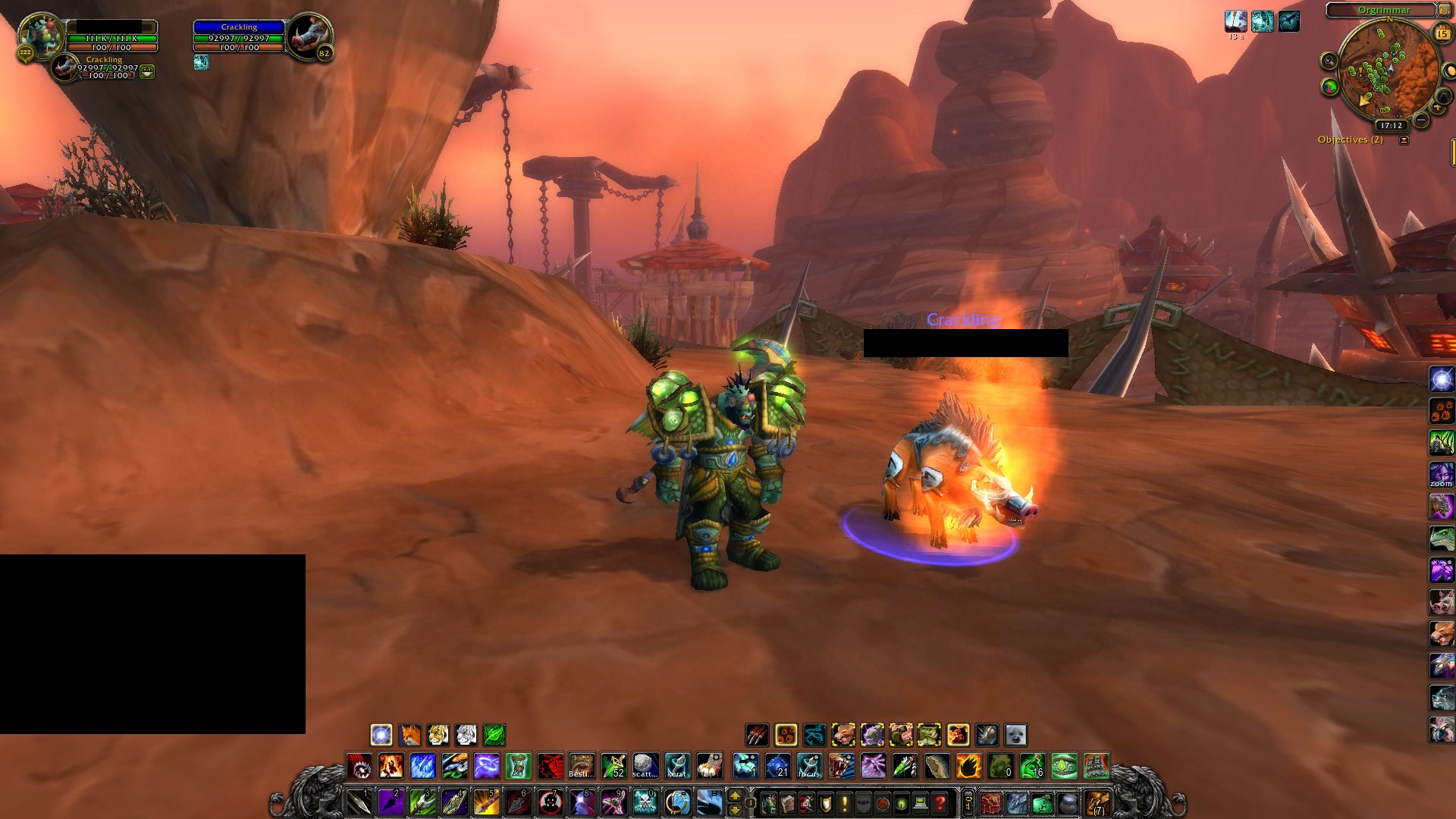Open the red question mark help button
The image size is (1456, 819).
[940, 803]
